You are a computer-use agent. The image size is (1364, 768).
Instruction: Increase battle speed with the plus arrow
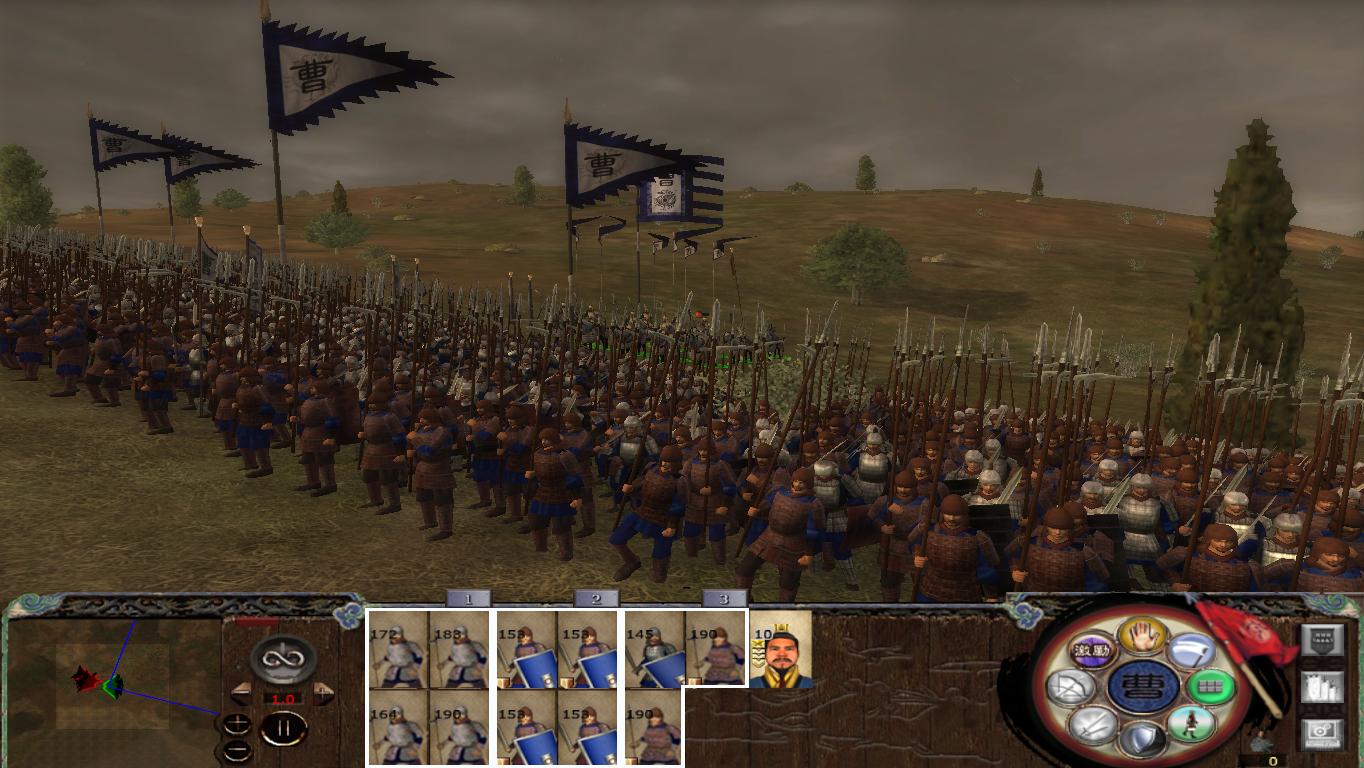pyautogui.click(x=323, y=691)
